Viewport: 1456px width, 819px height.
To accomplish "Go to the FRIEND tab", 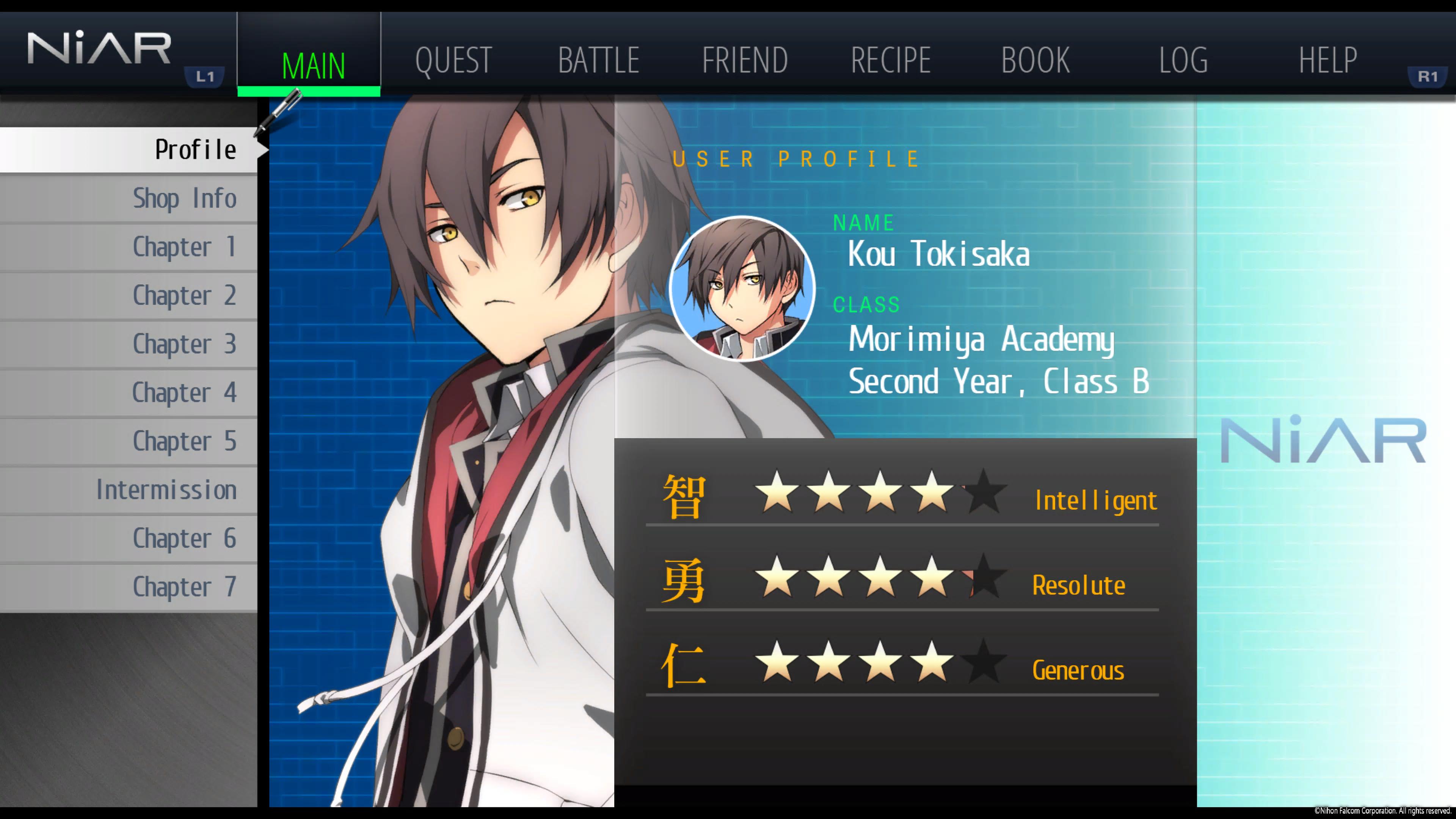I will click(744, 60).
